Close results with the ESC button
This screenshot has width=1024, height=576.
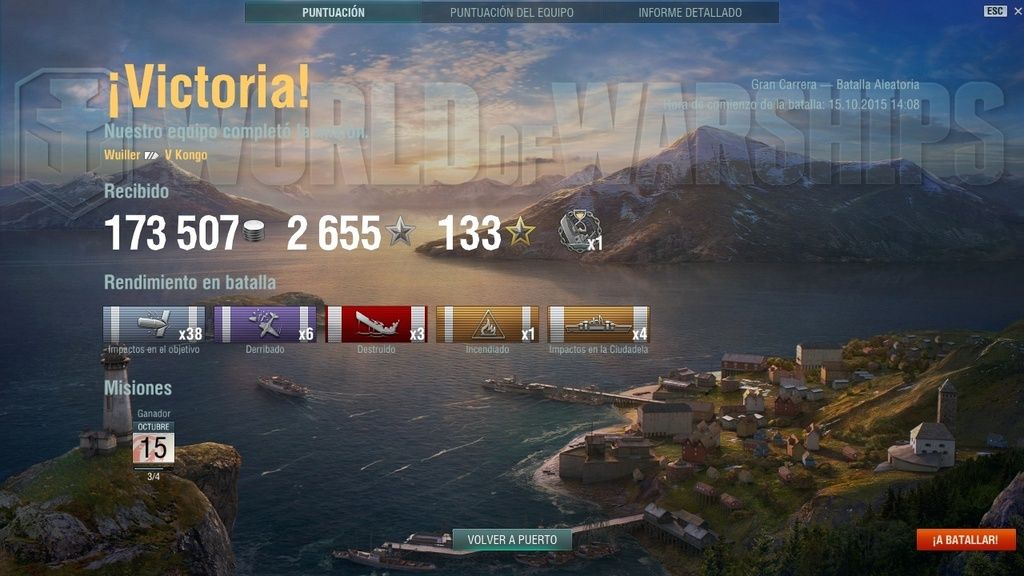tap(995, 11)
